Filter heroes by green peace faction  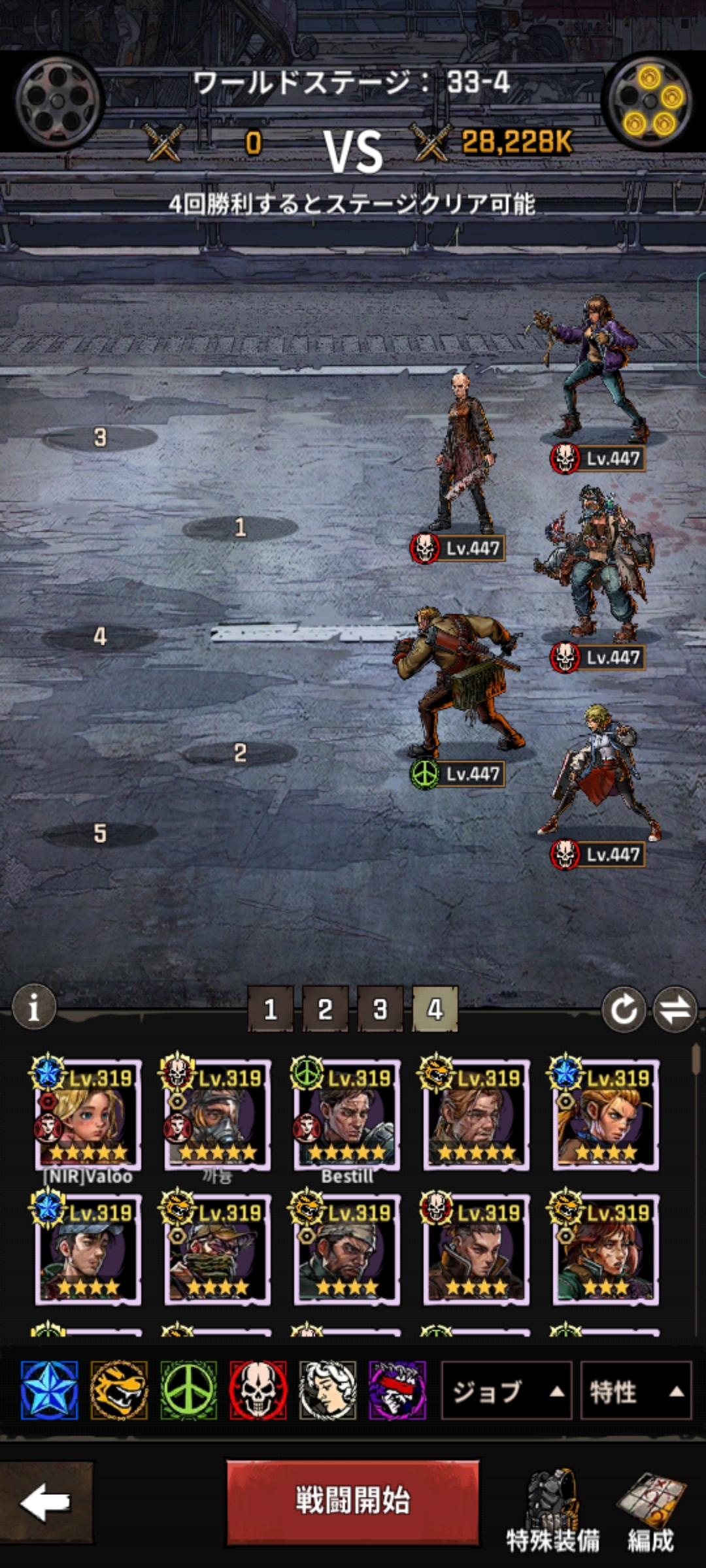pyautogui.click(x=189, y=1390)
